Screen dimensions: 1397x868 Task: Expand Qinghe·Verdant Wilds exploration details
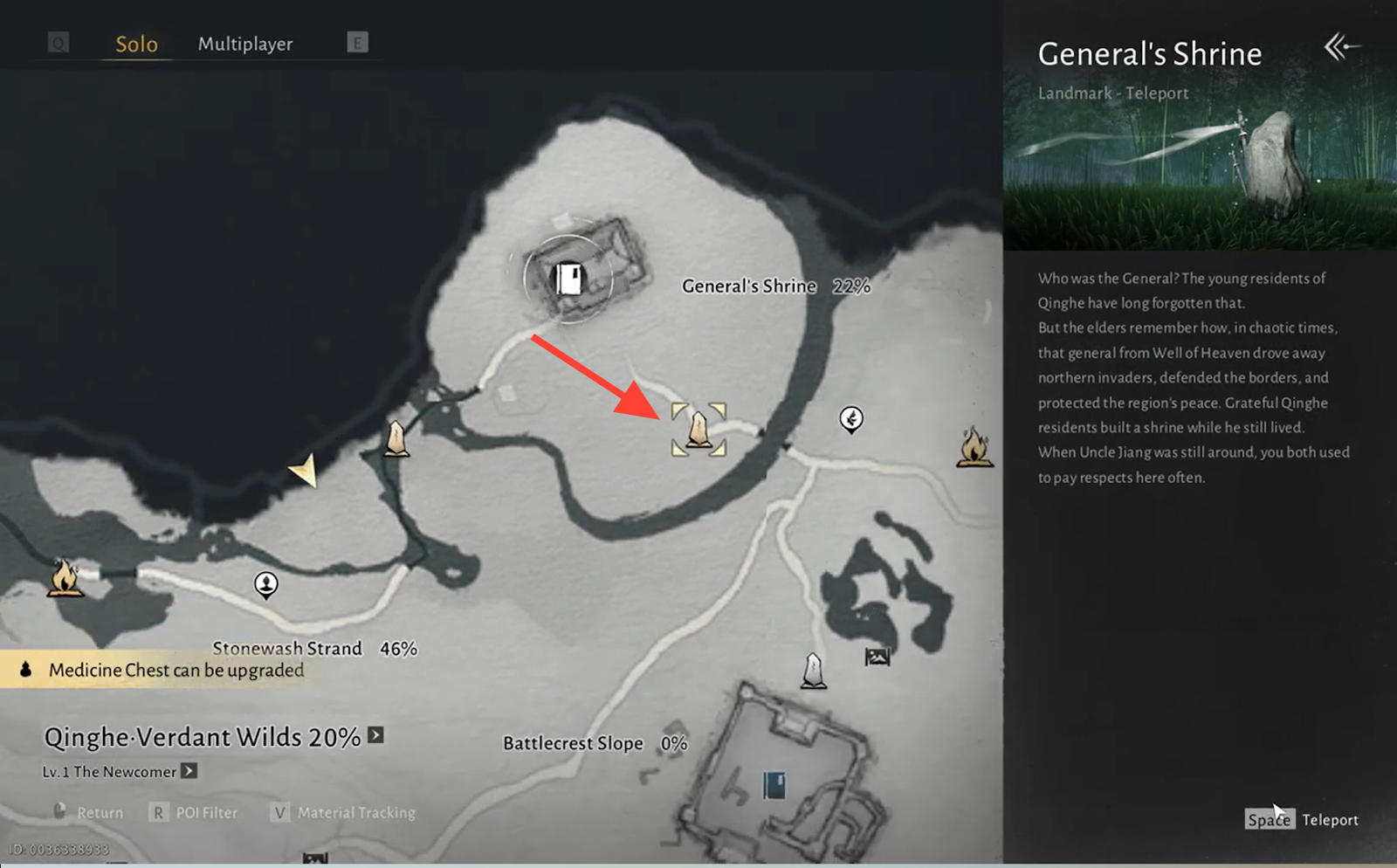[375, 735]
